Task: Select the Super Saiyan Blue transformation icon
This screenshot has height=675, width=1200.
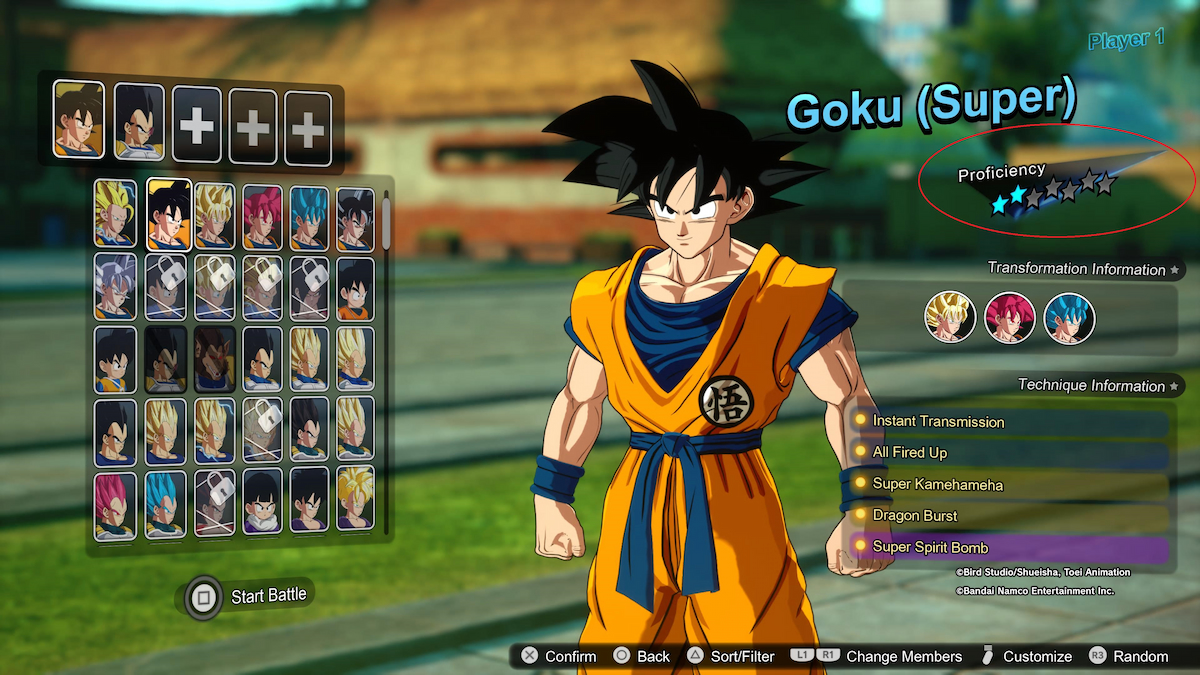Action: (x=1069, y=318)
